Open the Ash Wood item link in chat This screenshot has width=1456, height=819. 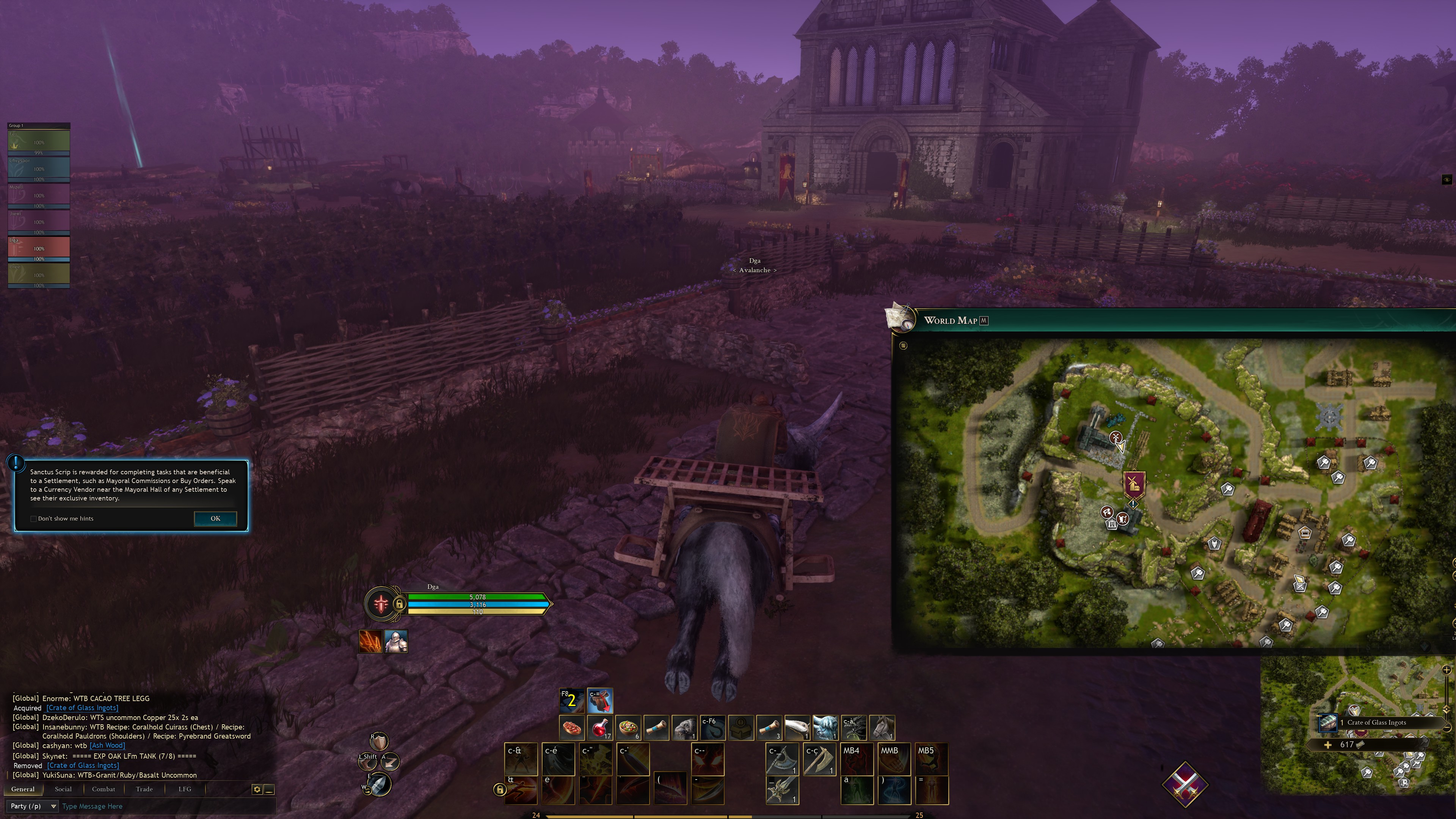[107, 745]
